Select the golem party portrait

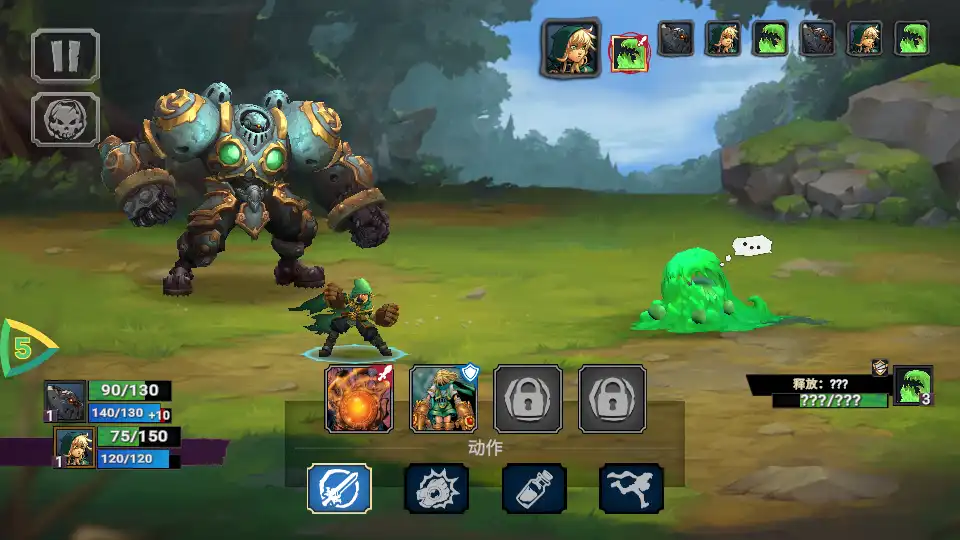[x=65, y=402]
